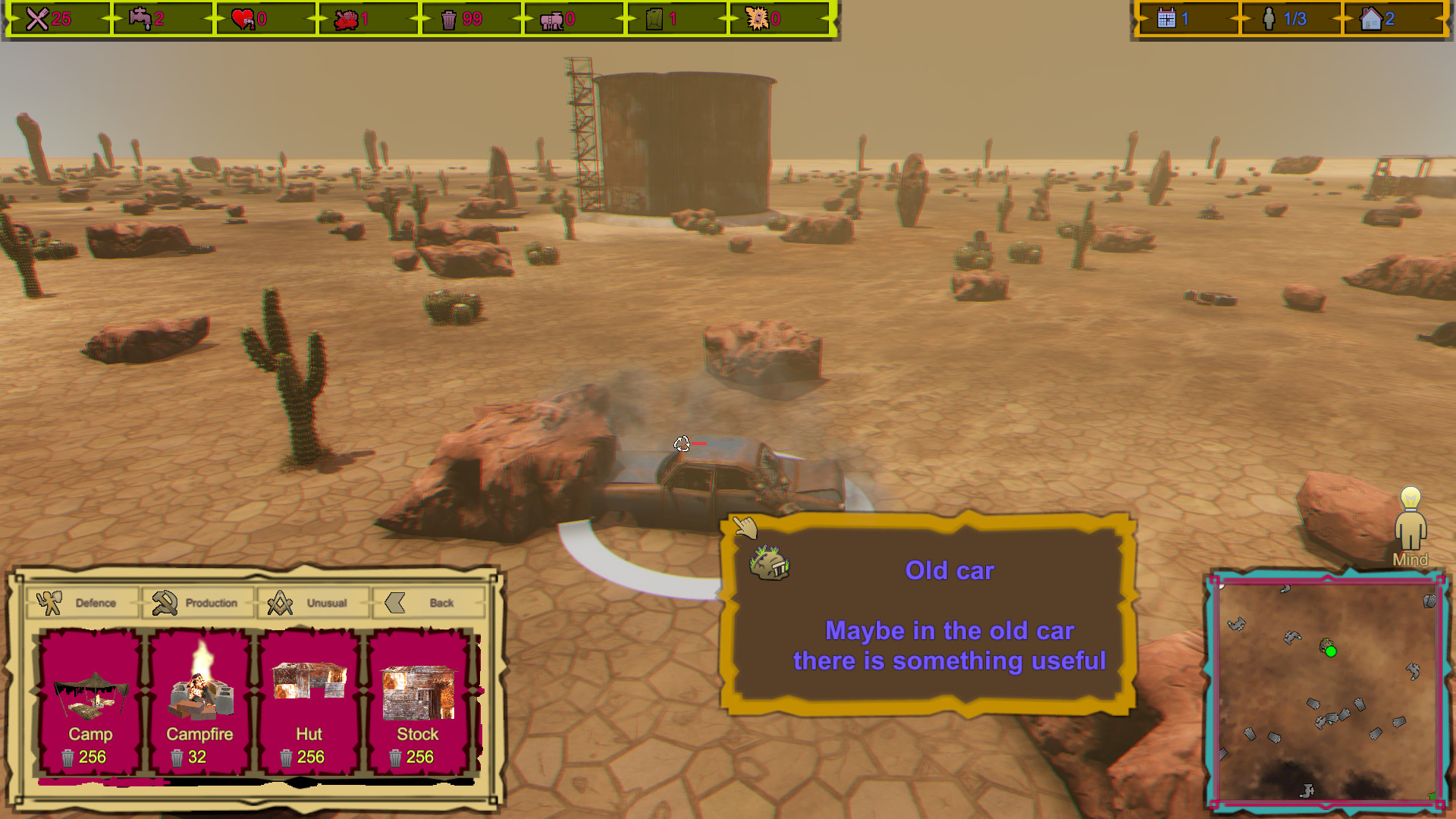This screenshot has width=1456, height=819.
Task: Click the explosion resource counter icon
Action: 757,17
